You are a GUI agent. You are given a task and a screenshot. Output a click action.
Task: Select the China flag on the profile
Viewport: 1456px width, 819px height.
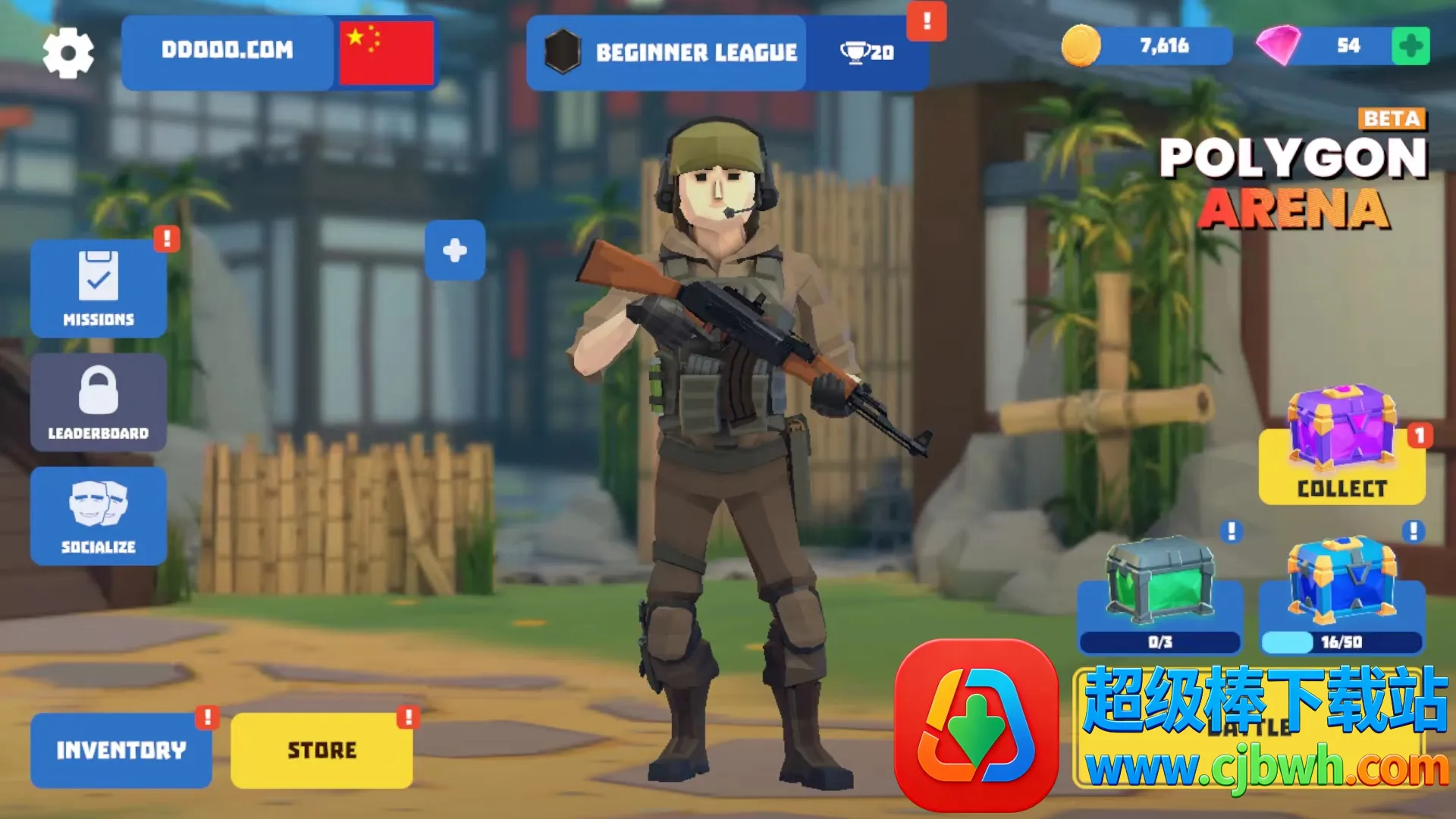pos(387,52)
